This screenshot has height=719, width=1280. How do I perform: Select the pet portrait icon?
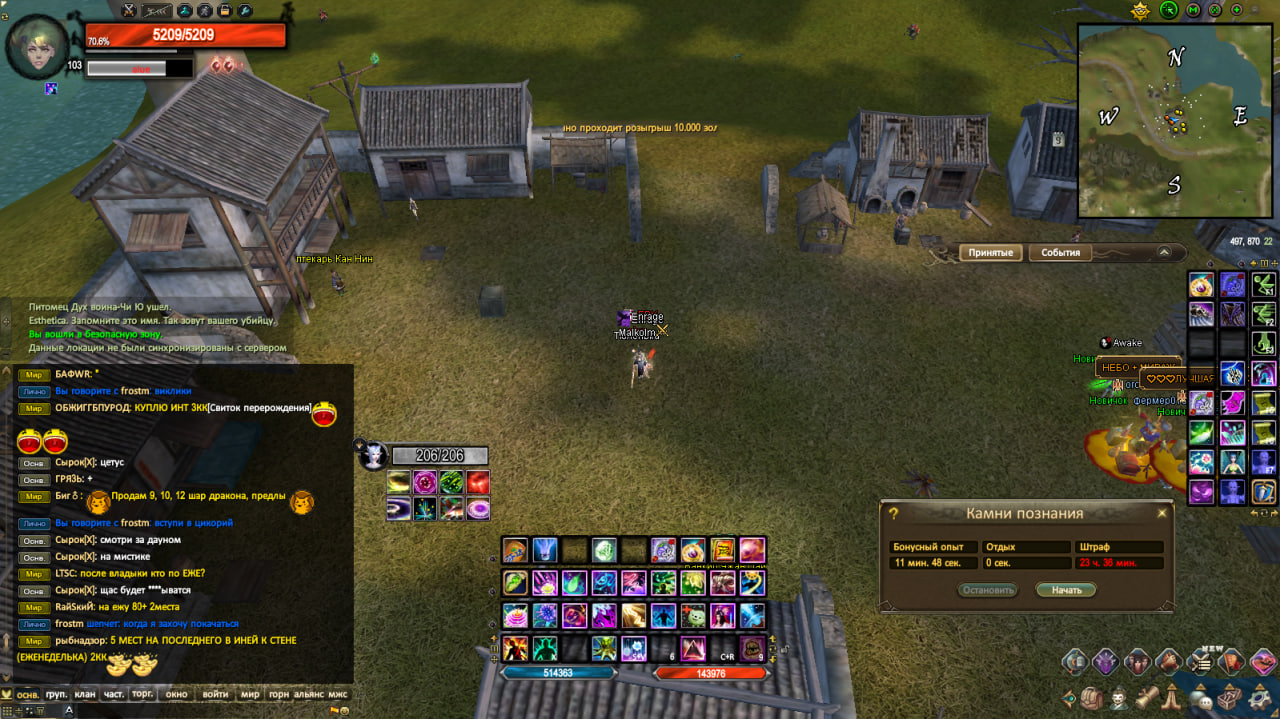point(374,456)
